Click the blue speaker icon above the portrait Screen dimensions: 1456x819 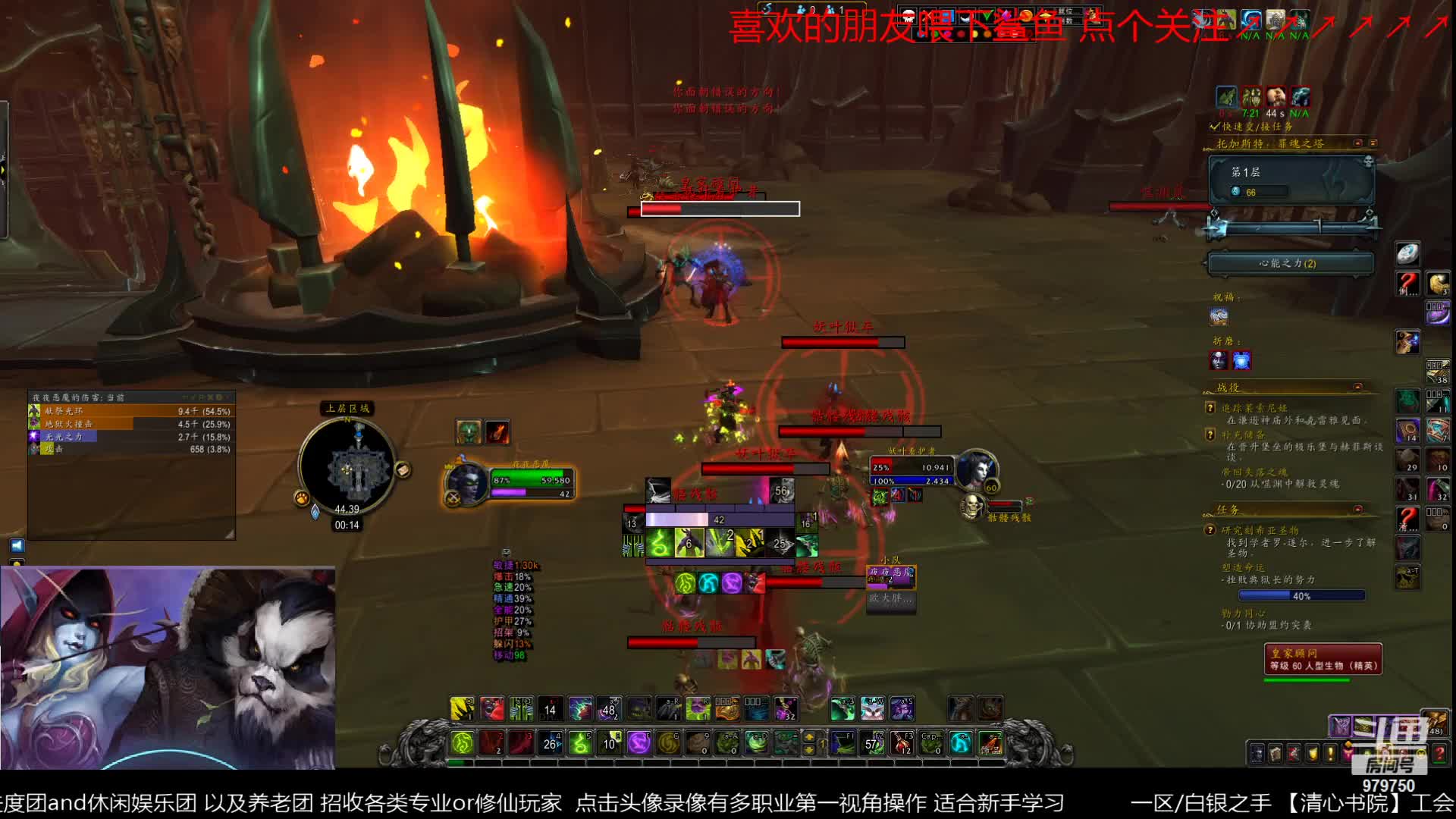[17, 545]
